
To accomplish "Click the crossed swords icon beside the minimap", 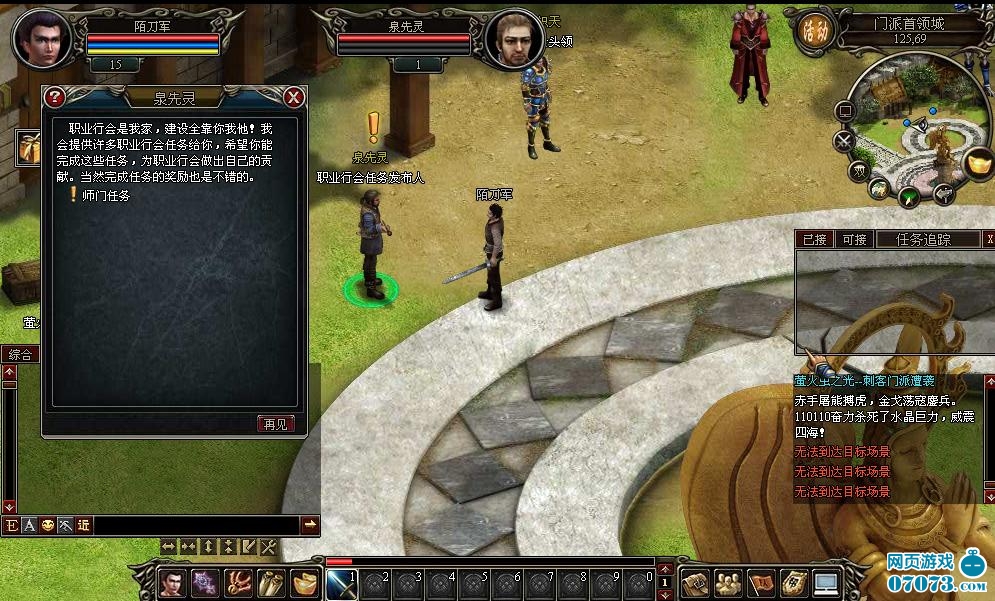I will [845, 140].
